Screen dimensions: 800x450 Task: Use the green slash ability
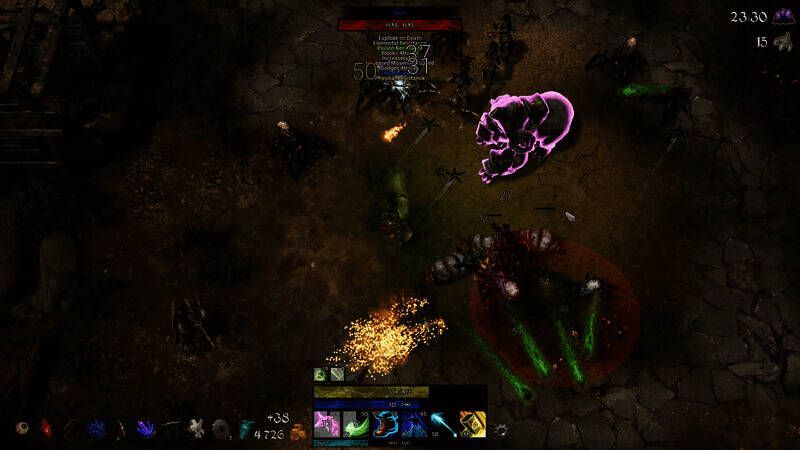356,424
